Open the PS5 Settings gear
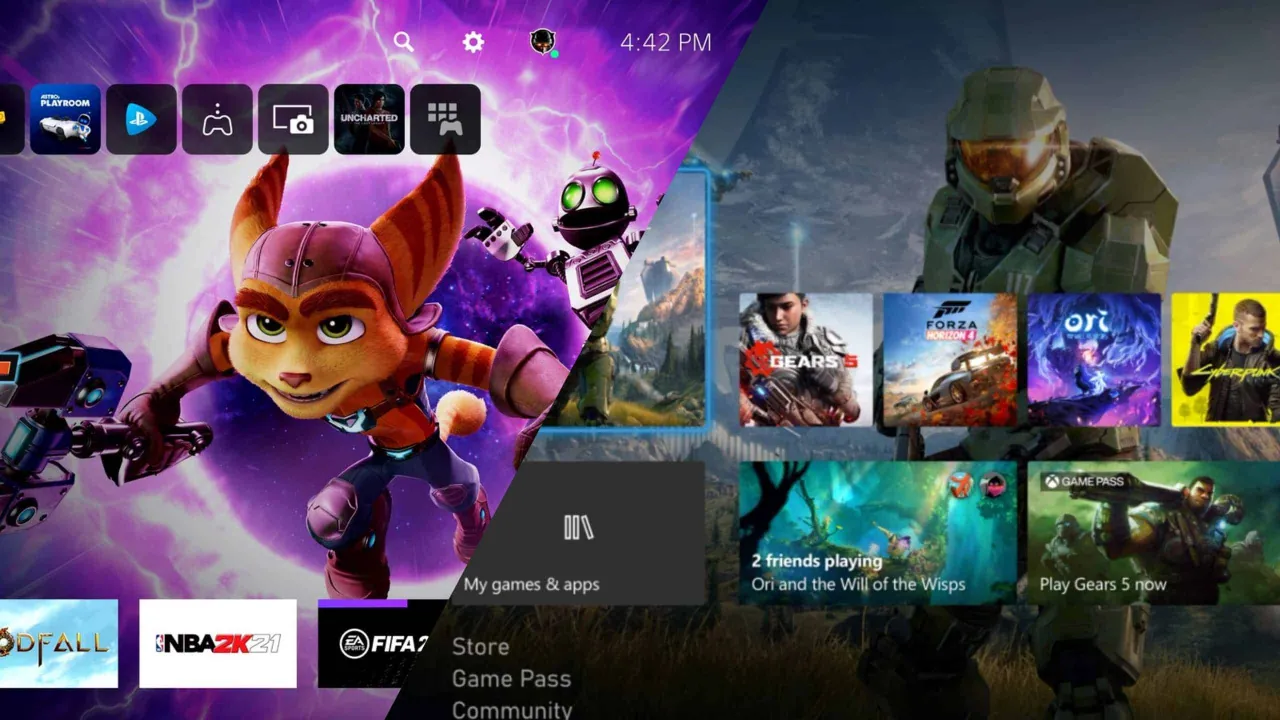Image resolution: width=1280 pixels, height=720 pixels. pos(471,42)
